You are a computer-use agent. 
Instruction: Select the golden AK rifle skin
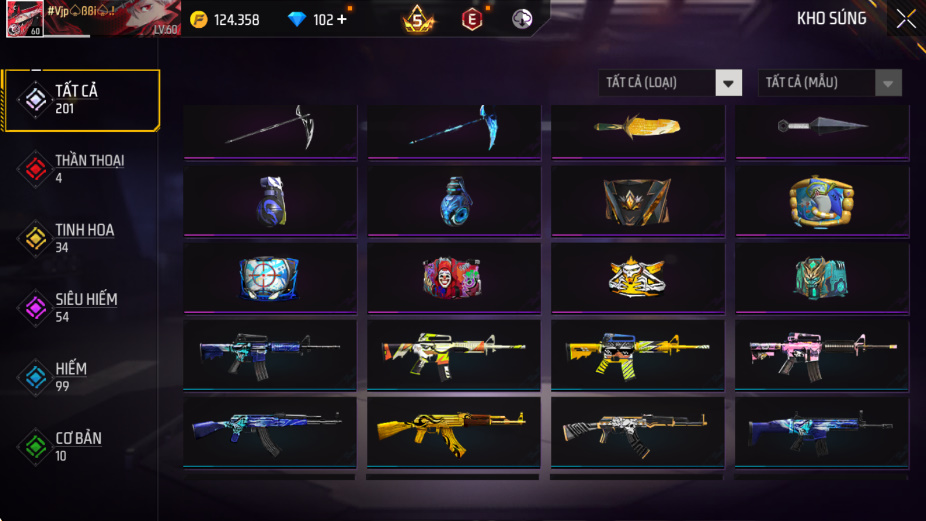pos(453,431)
